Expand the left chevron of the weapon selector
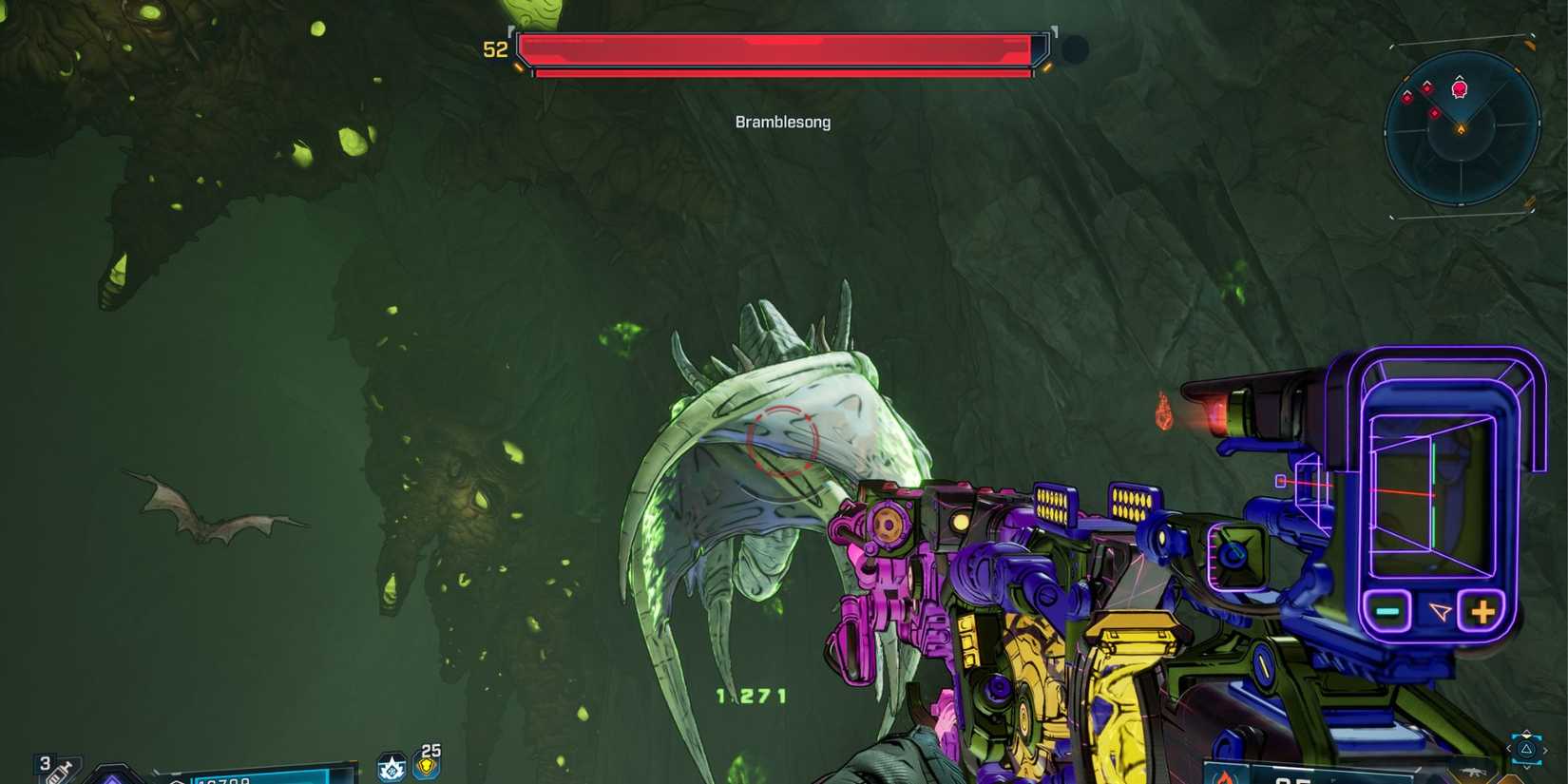1568x784 pixels. click(x=1509, y=748)
